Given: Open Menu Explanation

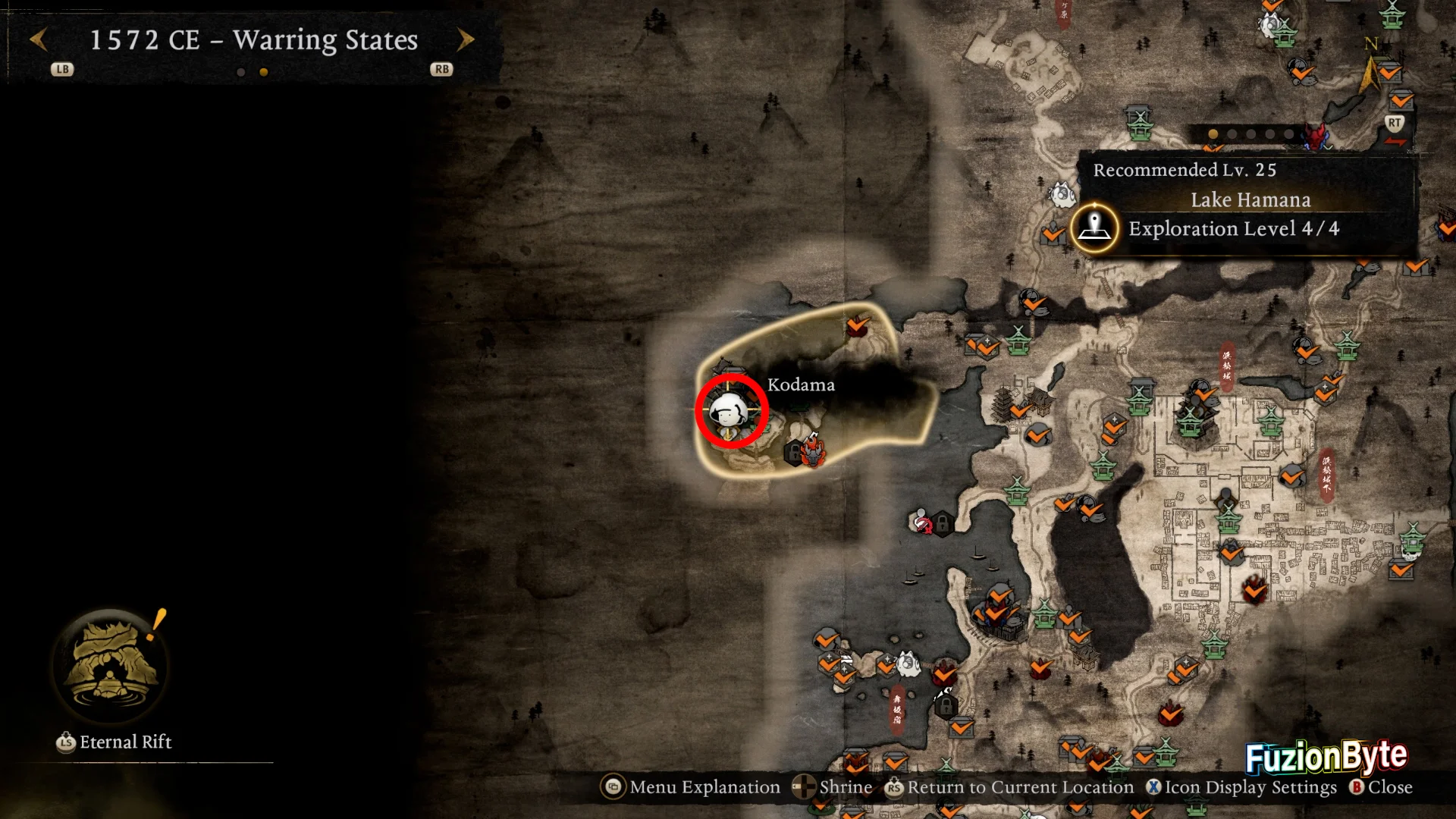Looking at the screenshot, I should coord(691,787).
